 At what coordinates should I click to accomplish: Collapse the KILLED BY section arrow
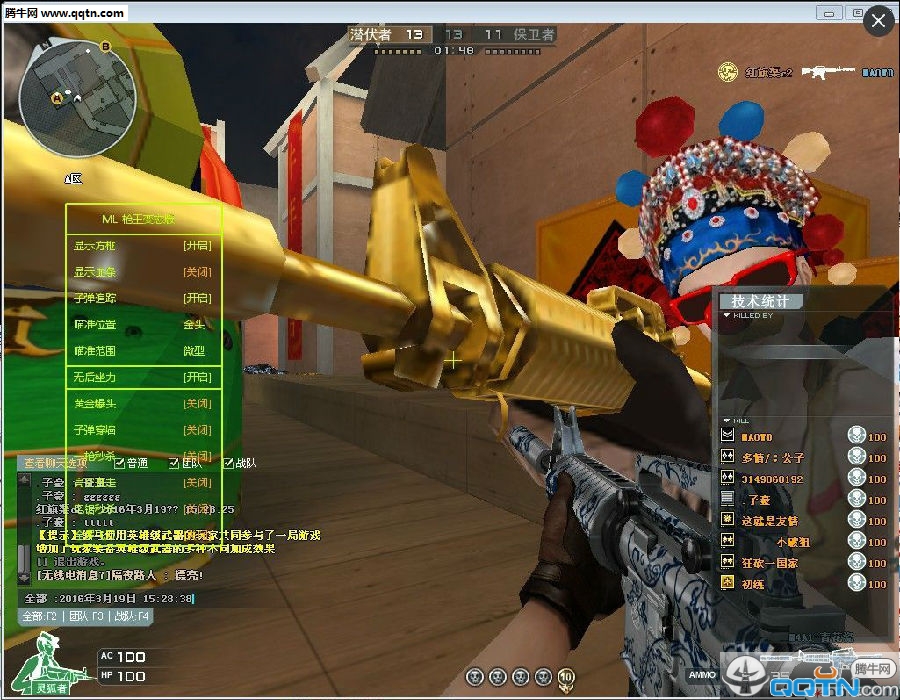pyautogui.click(x=727, y=315)
